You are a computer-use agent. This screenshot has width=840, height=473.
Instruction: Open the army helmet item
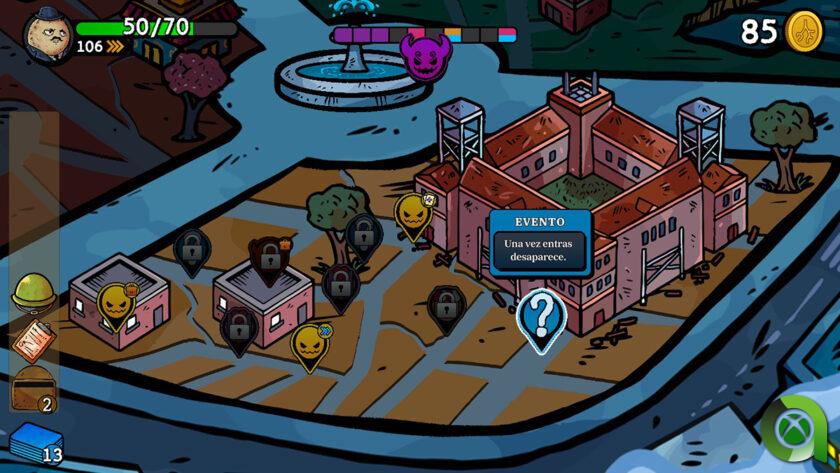click(31, 291)
